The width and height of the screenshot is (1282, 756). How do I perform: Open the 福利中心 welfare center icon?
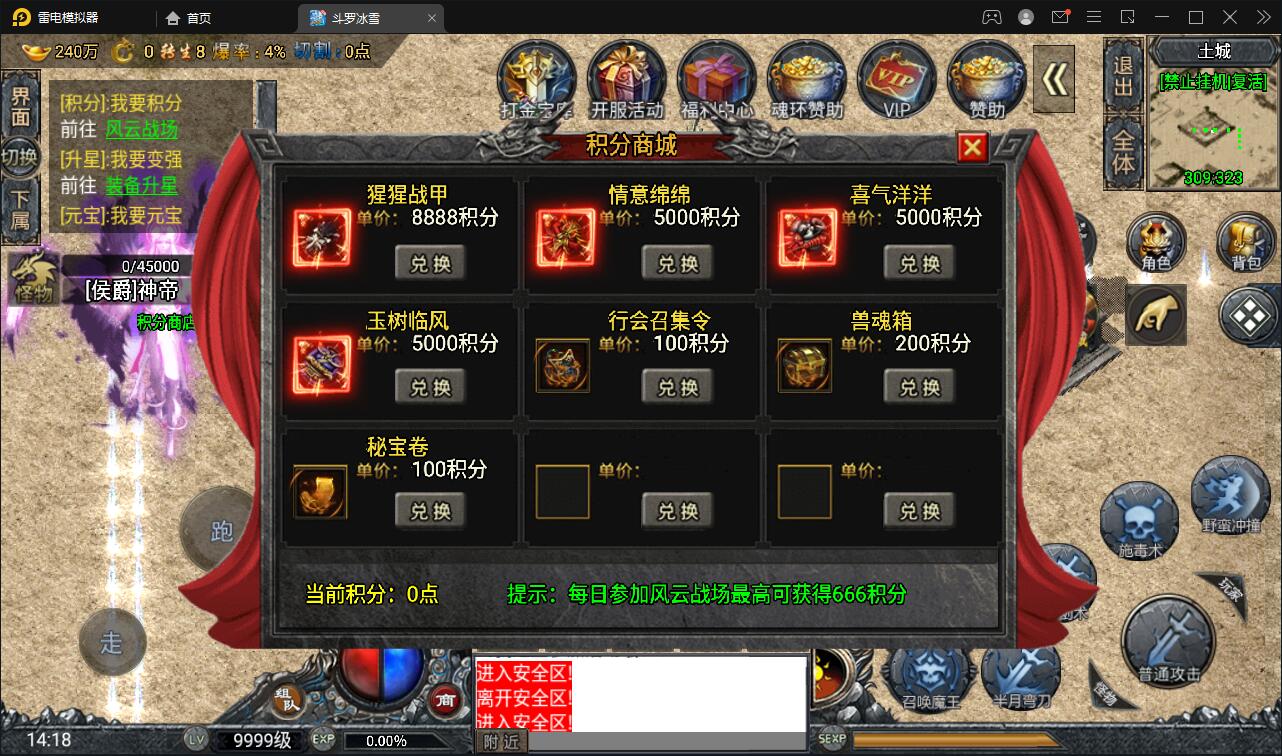717,75
